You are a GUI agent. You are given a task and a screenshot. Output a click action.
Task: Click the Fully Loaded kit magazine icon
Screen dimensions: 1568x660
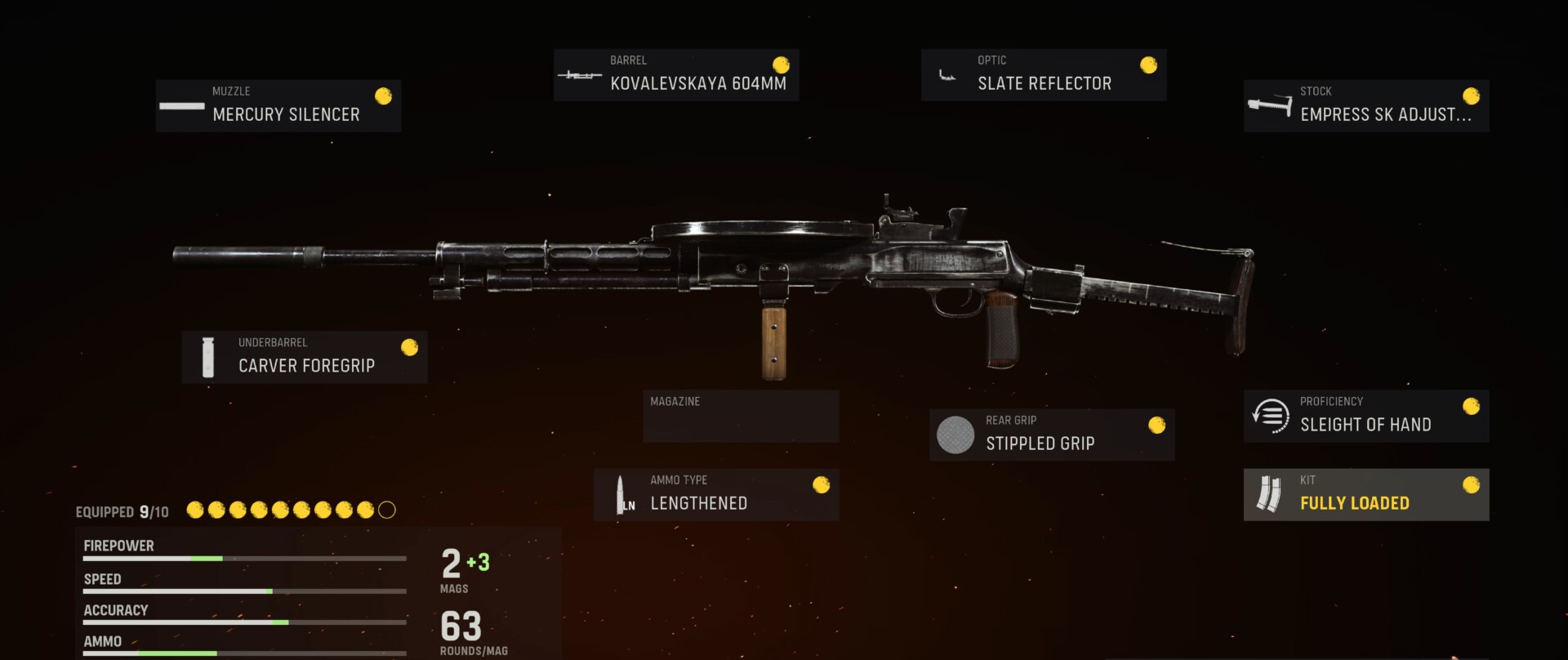point(1268,493)
